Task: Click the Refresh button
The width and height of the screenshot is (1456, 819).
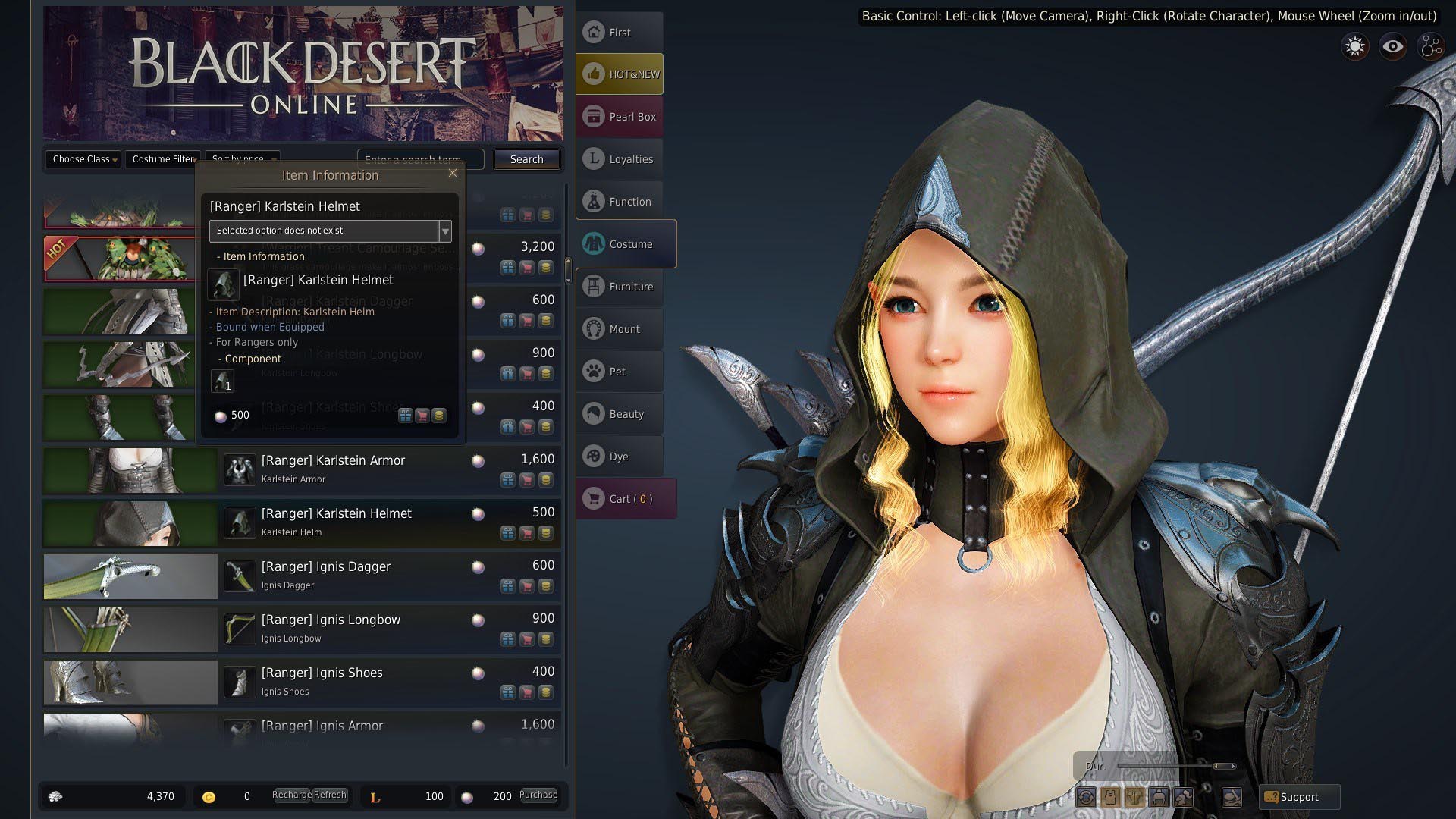Action: pos(330,795)
